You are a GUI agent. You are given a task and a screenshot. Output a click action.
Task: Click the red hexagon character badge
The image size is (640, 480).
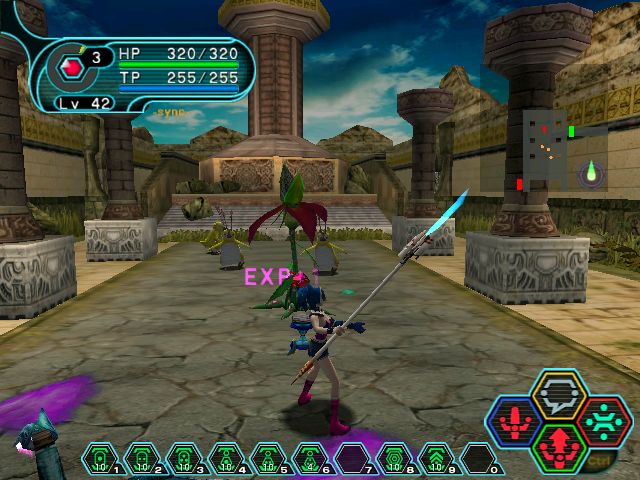pos(69,69)
